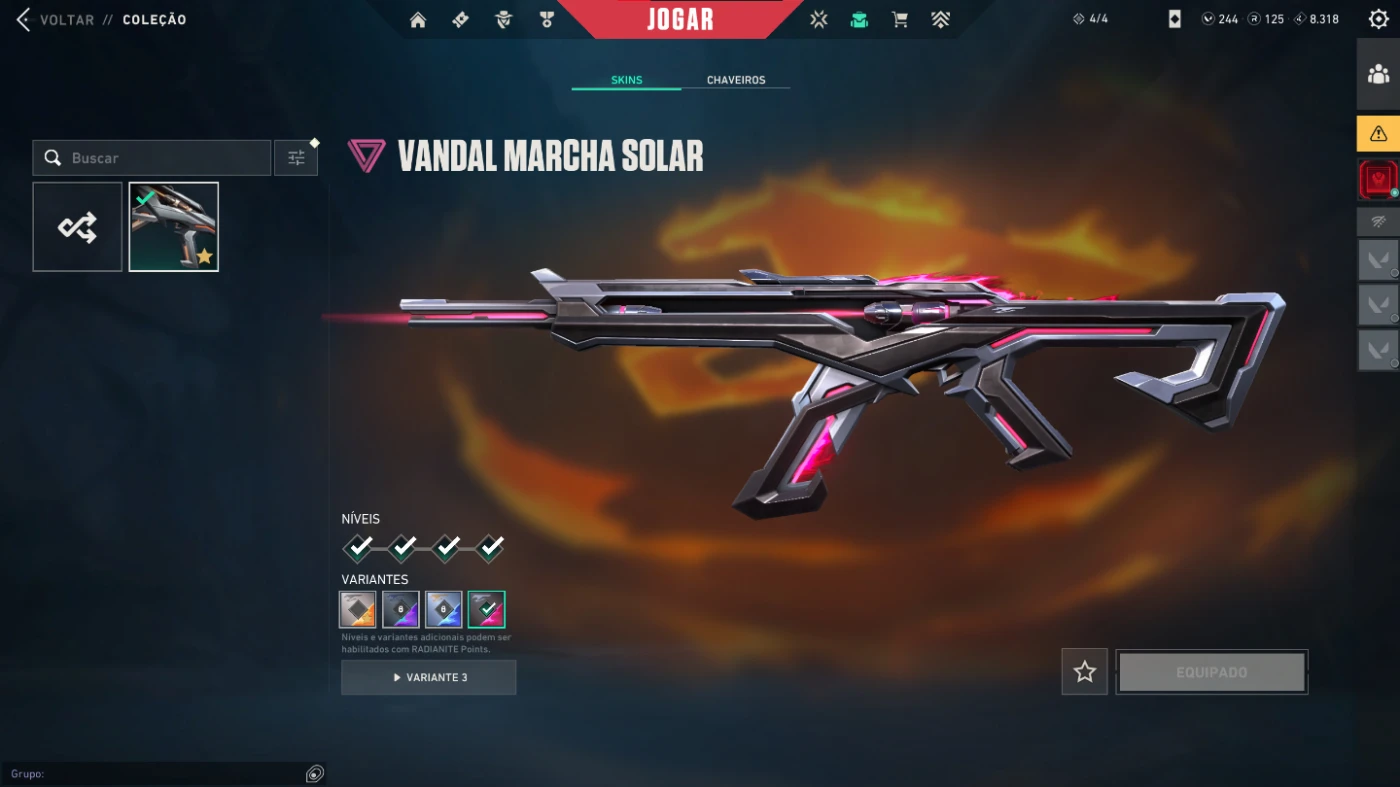Select the first level checkmark node
The height and width of the screenshot is (787, 1400).
tap(359, 547)
